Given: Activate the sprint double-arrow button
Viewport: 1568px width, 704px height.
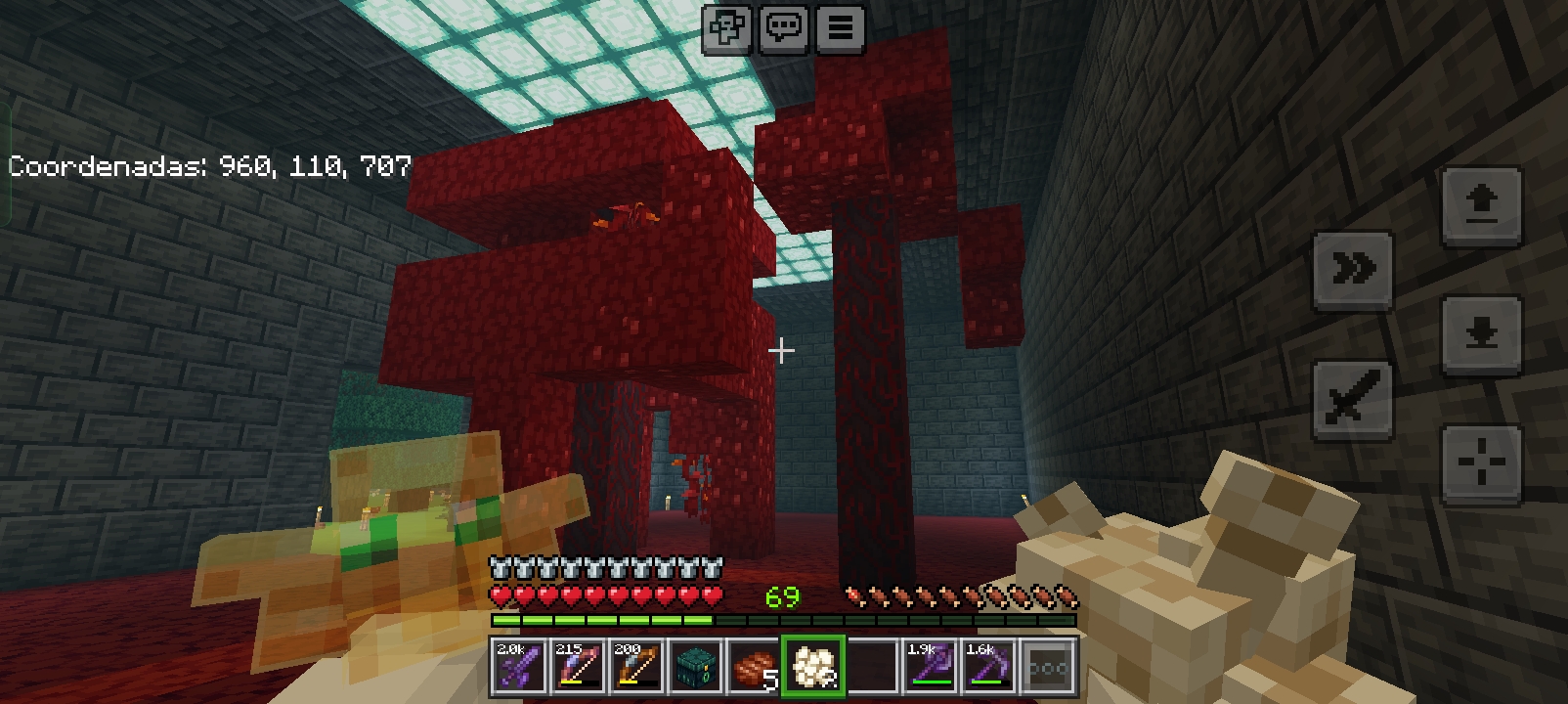Looking at the screenshot, I should 1353,270.
